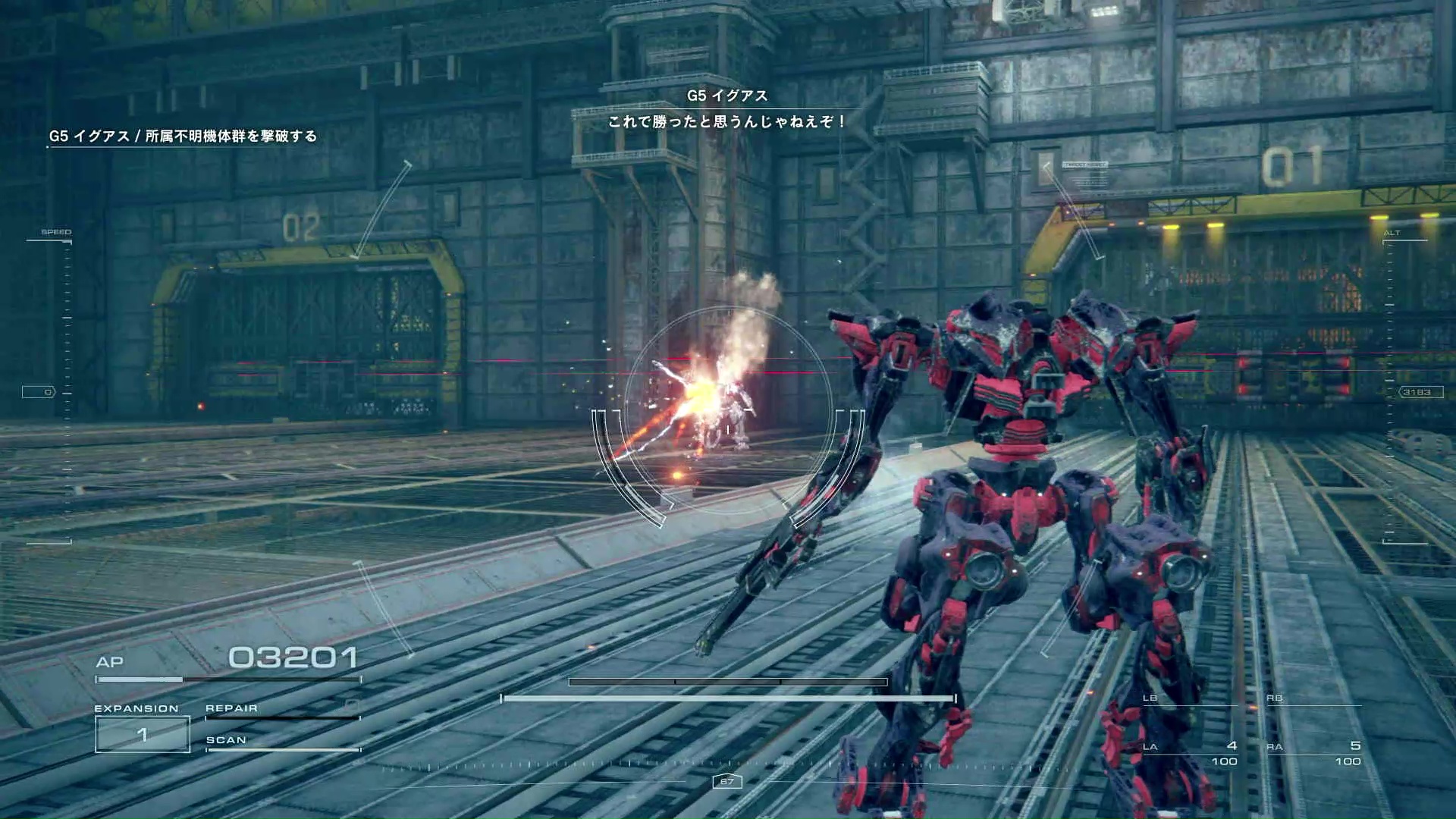Image resolution: width=1456 pixels, height=819 pixels.
Task: Choose the LB left-back weapon slot
Action: click(1189, 699)
